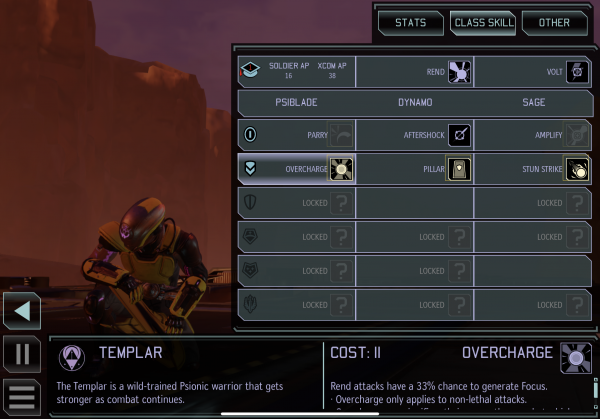The height and width of the screenshot is (419, 600).
Task: Pick the Stun Strike skill
Action: point(532,168)
